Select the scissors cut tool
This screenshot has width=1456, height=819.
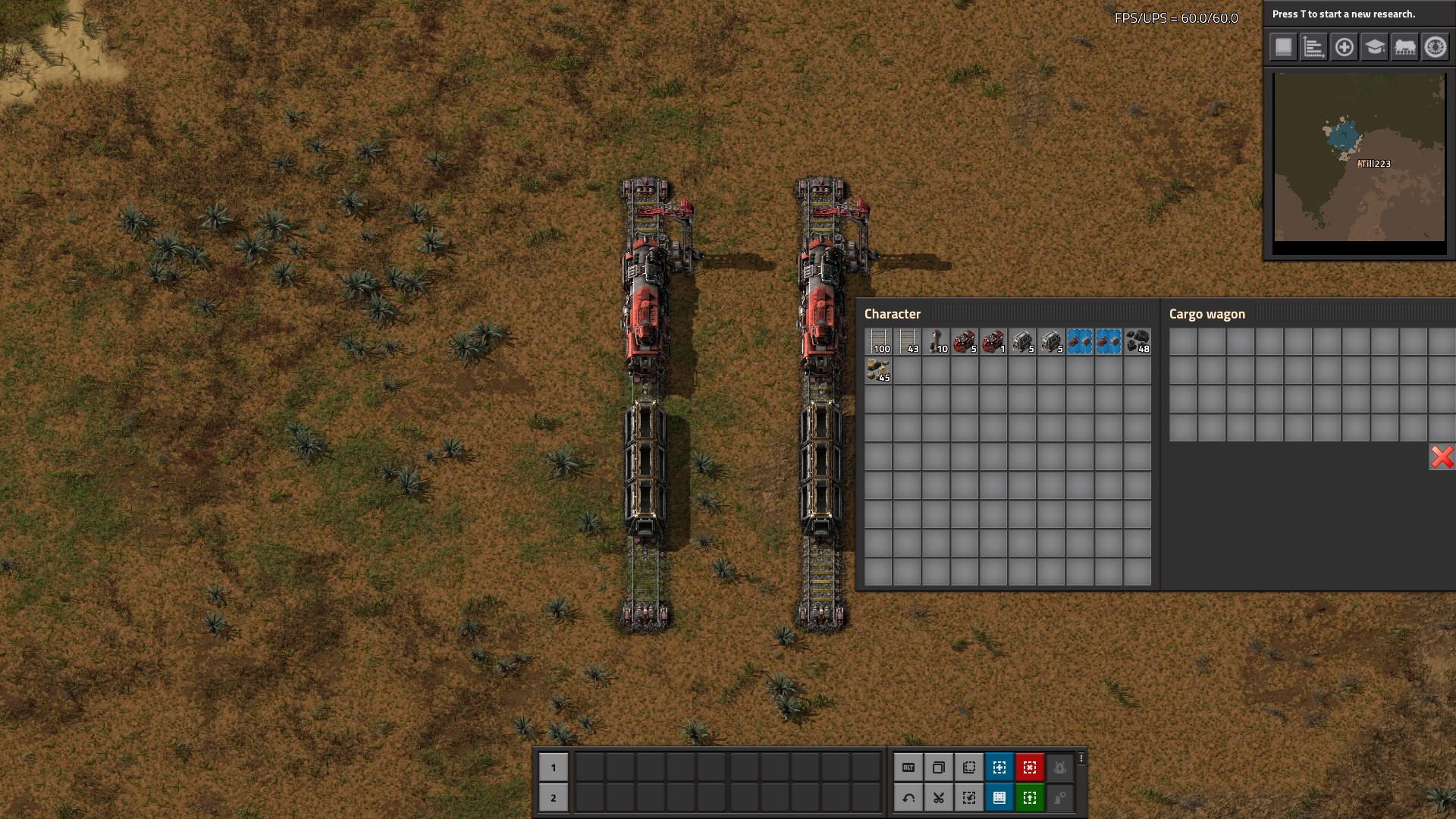939,798
